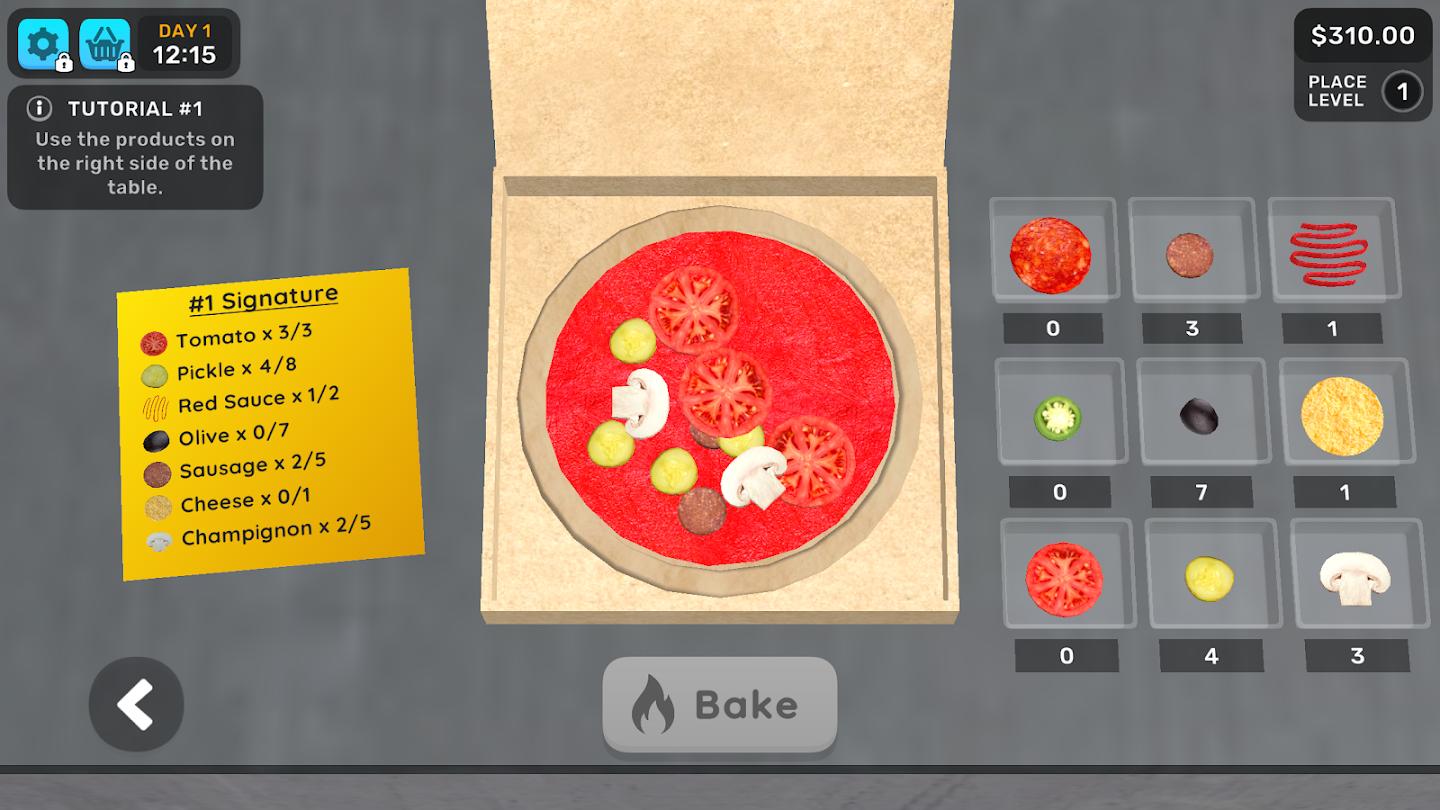1440x810 pixels.
Task: Click the Bake button
Action: [719, 705]
